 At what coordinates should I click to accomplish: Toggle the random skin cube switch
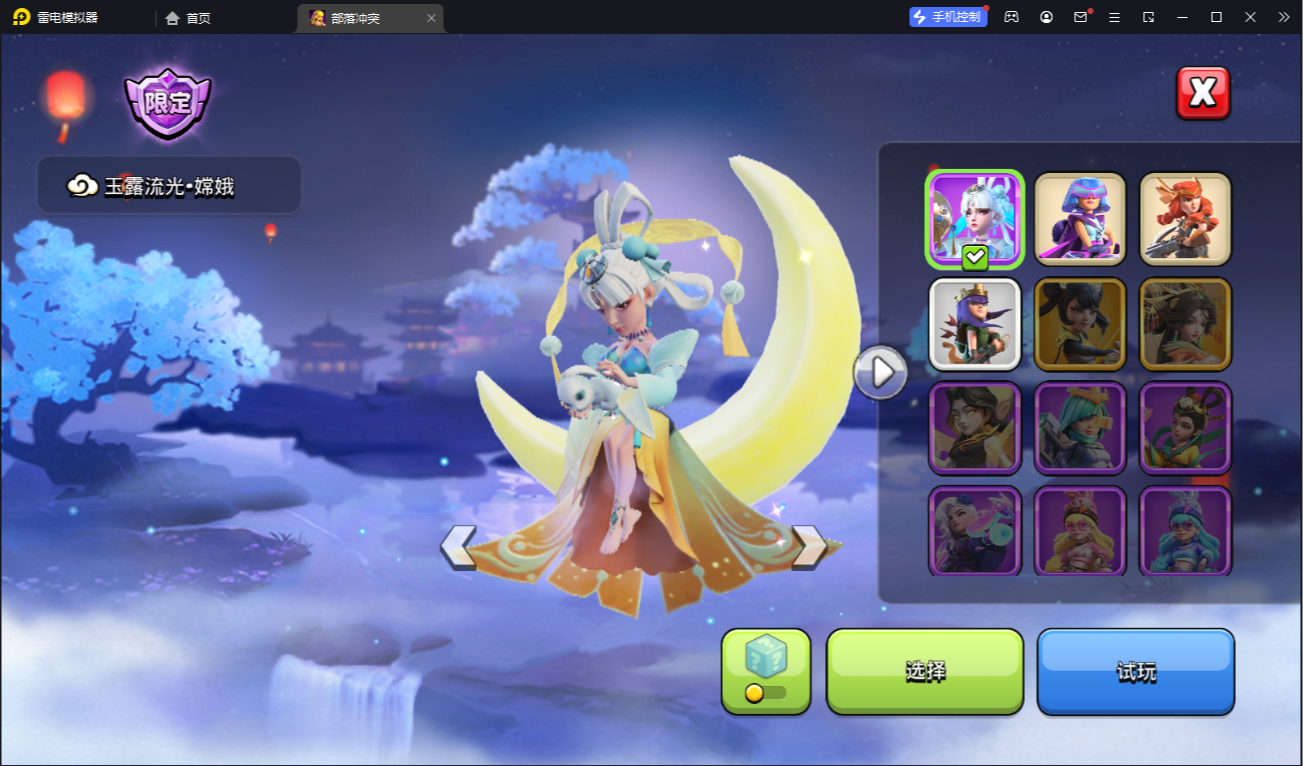pyautogui.click(x=765, y=692)
